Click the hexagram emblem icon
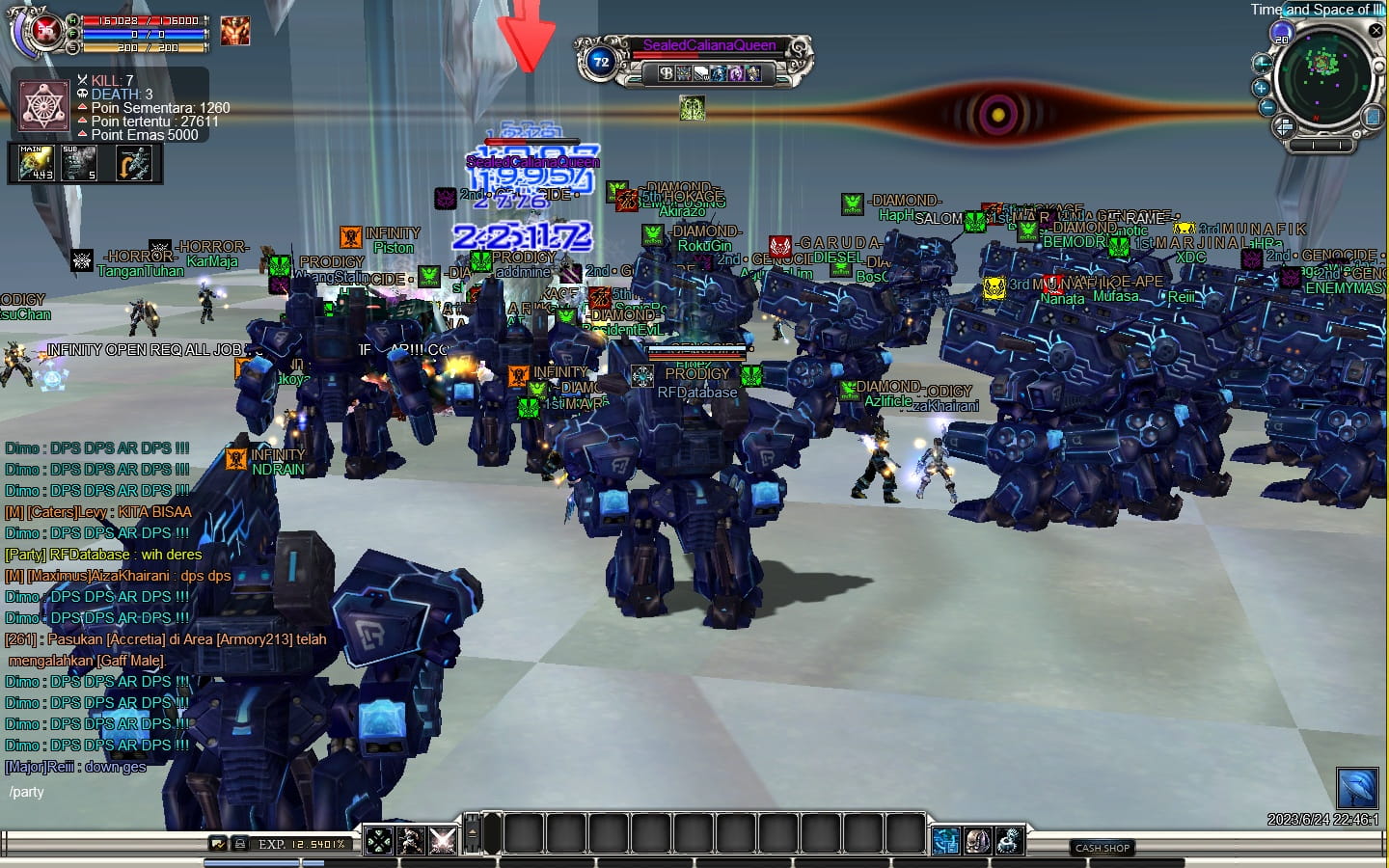Image resolution: width=1389 pixels, height=868 pixels. (44, 106)
